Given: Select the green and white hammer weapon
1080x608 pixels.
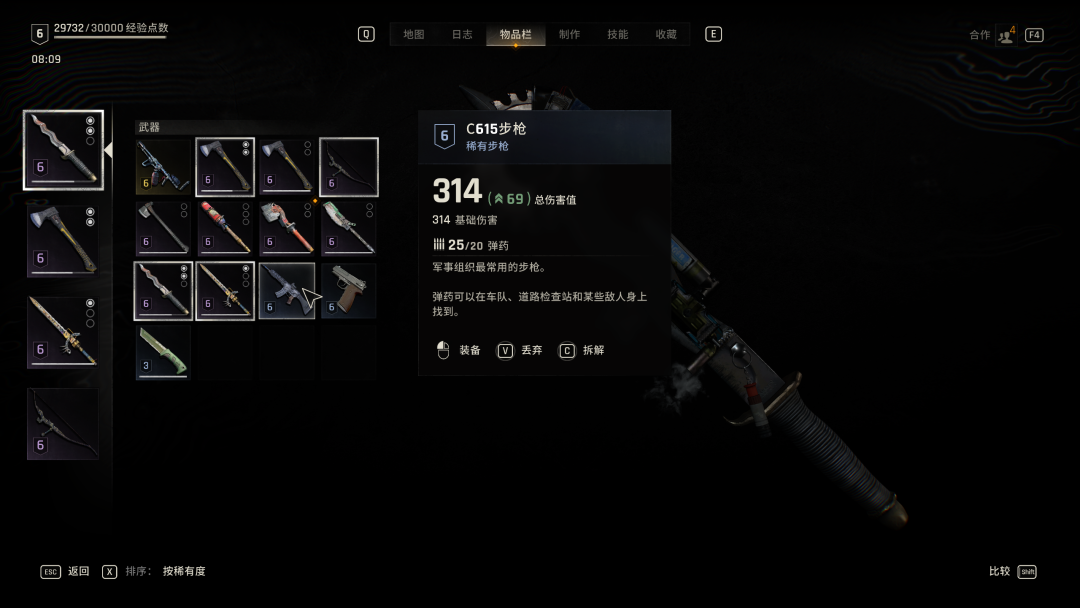Looking at the screenshot, I should 349,229.
